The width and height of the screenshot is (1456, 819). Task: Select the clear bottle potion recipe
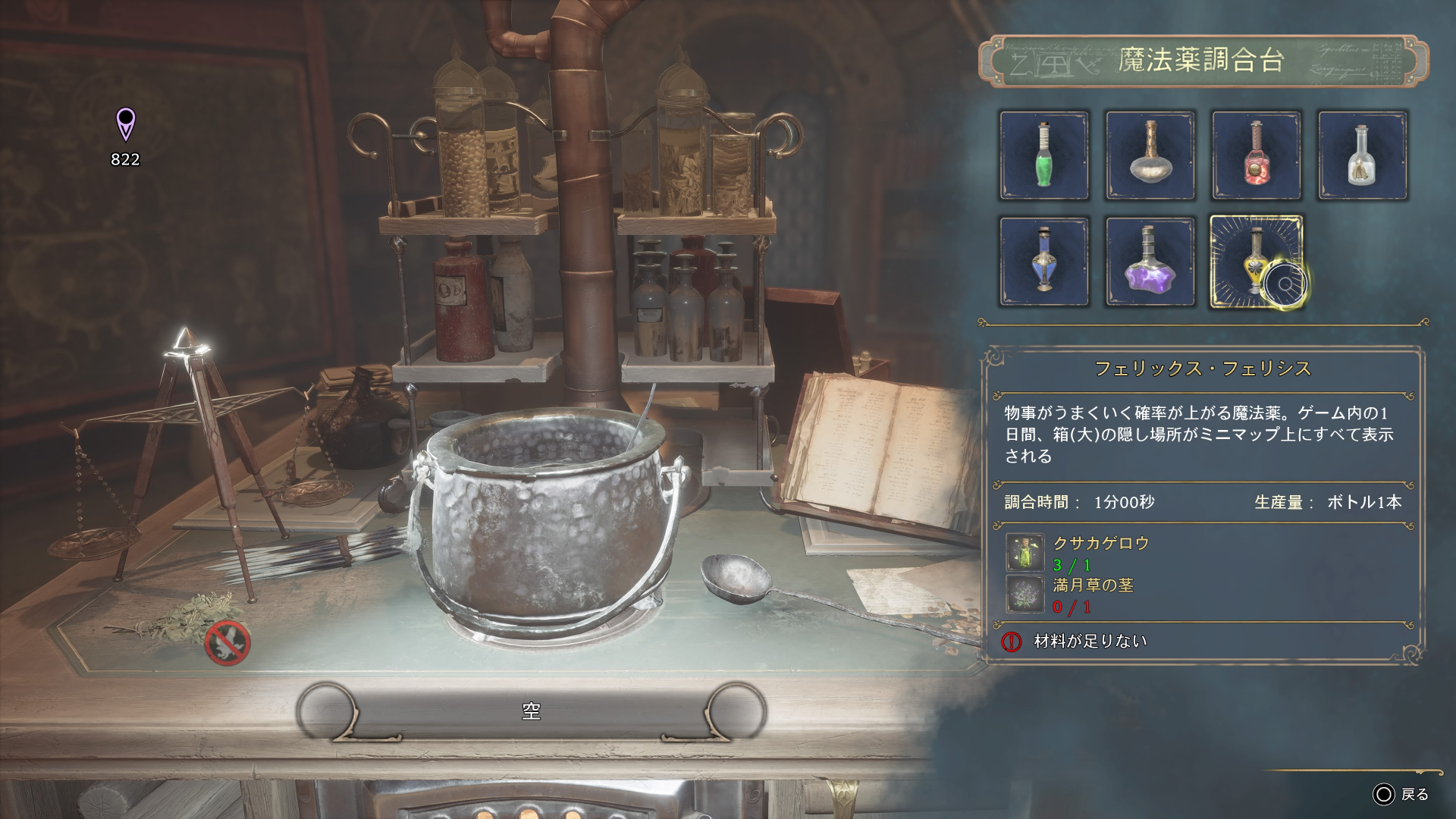pos(1363,155)
